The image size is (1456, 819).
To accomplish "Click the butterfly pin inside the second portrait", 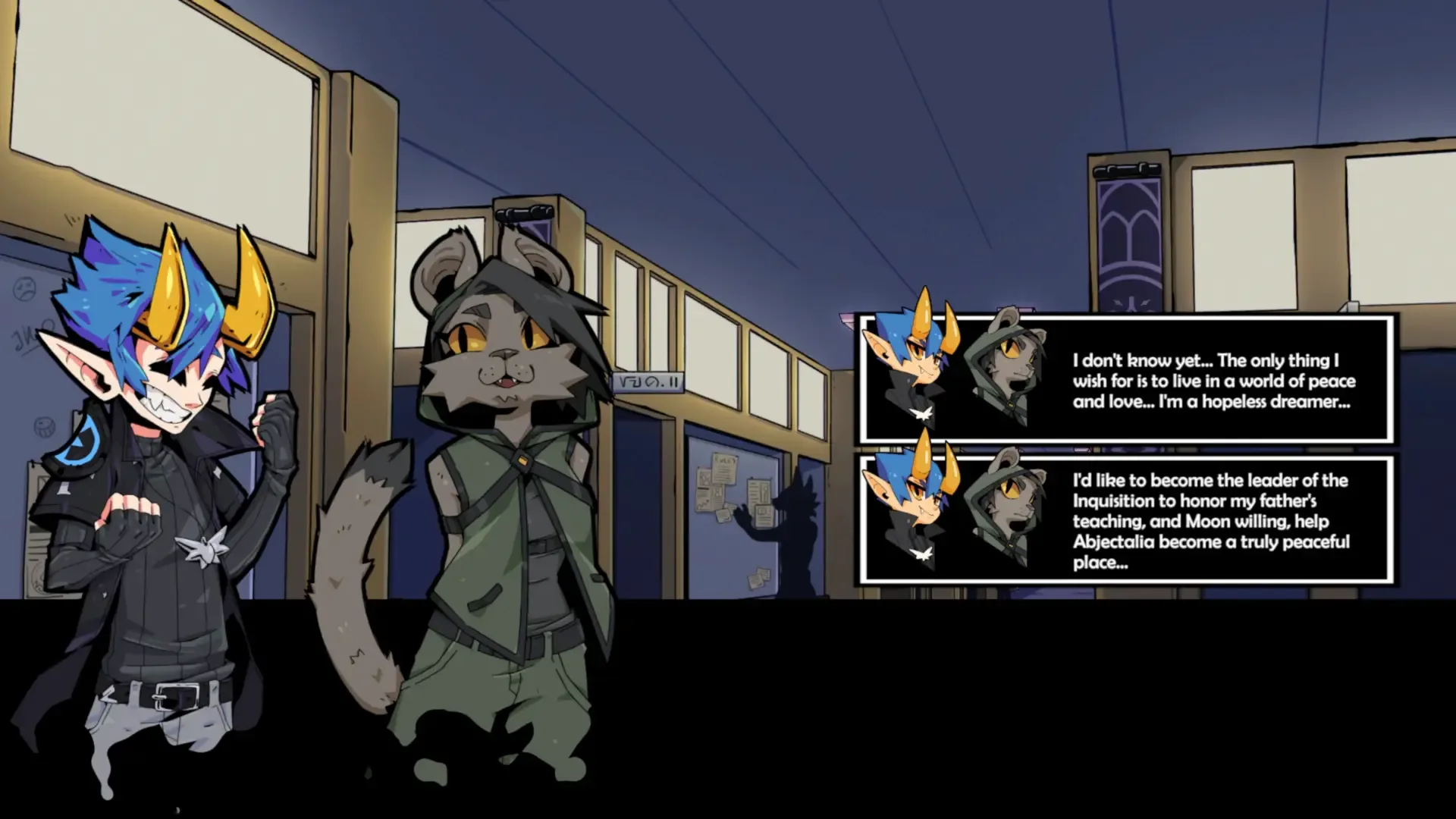I will (924, 552).
